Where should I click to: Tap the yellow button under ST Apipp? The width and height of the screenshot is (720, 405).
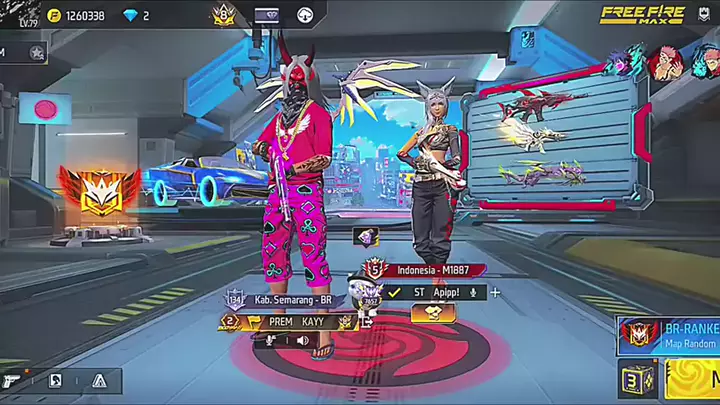[433, 313]
